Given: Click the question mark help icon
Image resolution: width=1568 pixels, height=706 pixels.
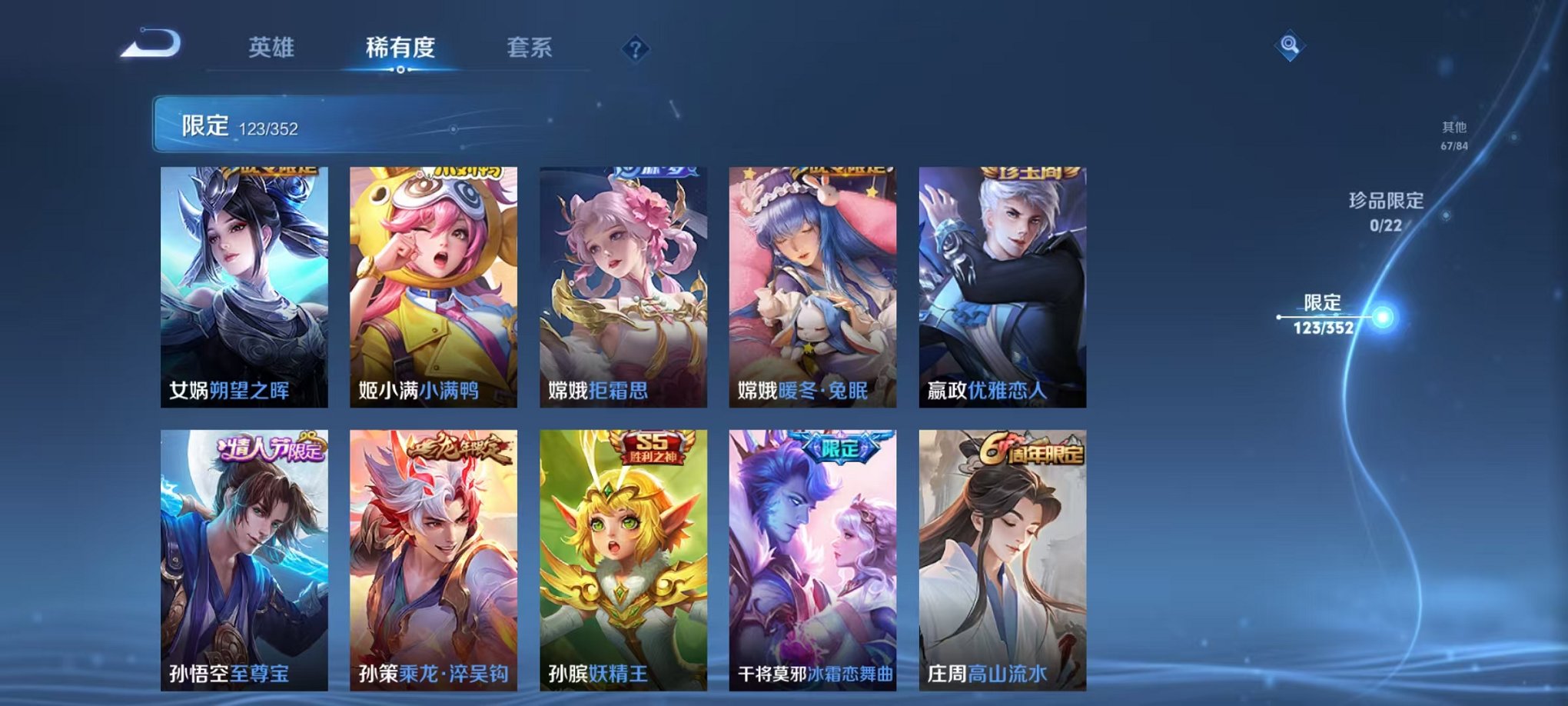Looking at the screenshot, I should coord(633,48).
